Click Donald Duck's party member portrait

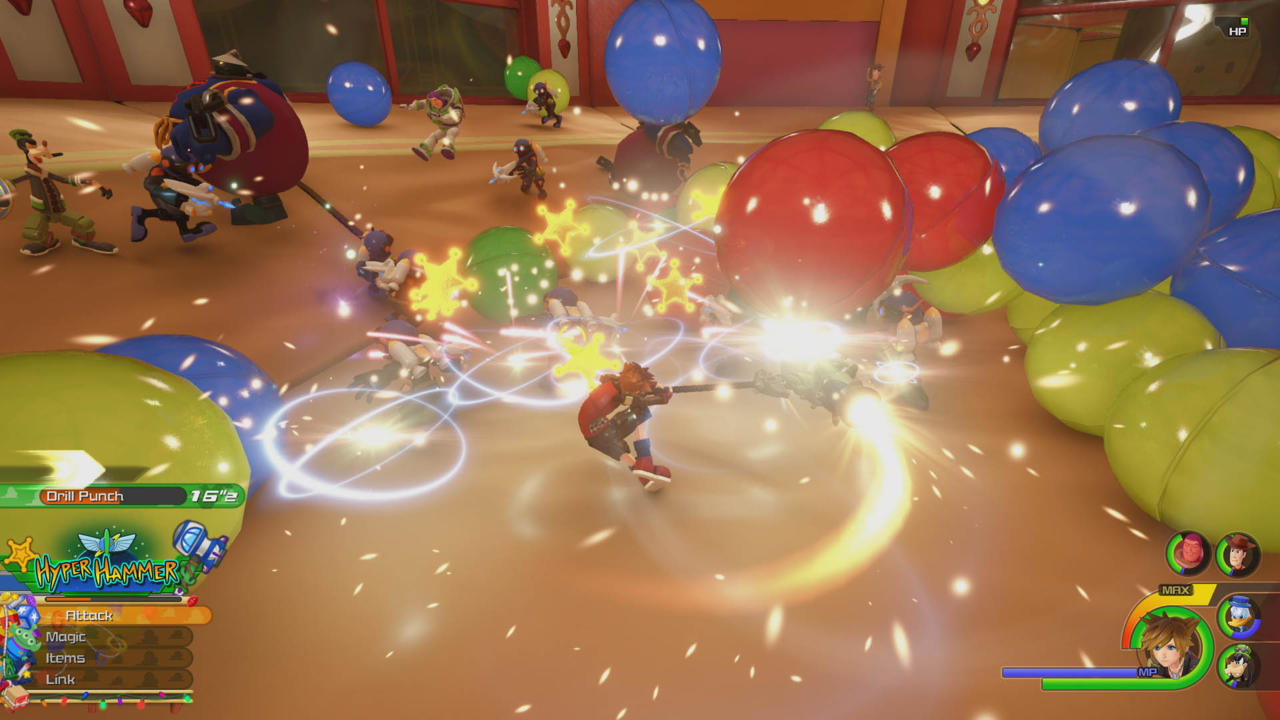pyautogui.click(x=1239, y=618)
